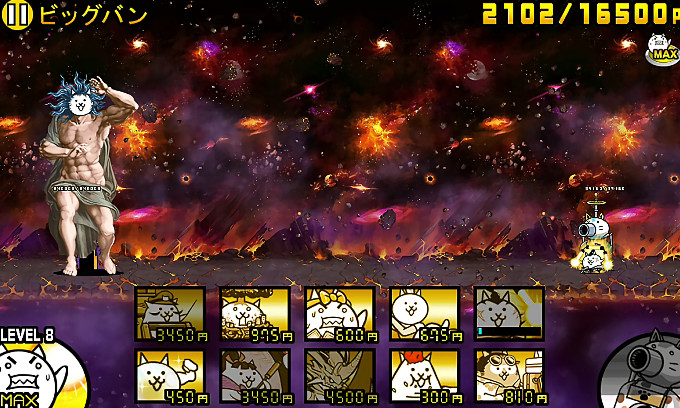This screenshot has width=680, height=408.
Task: Deploy the 450-yen sparkling cat unit
Action: tap(170, 375)
